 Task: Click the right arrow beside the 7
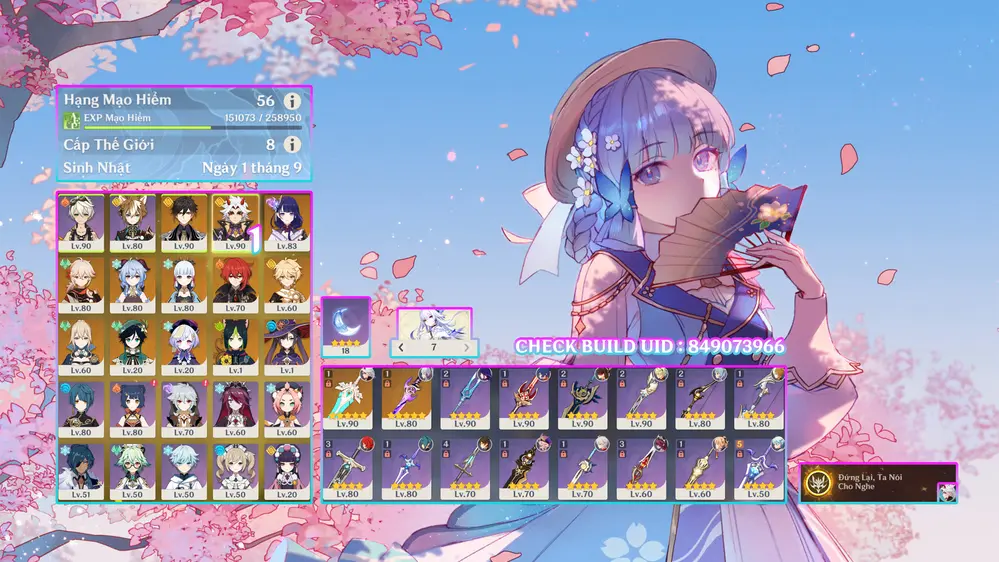coord(467,348)
